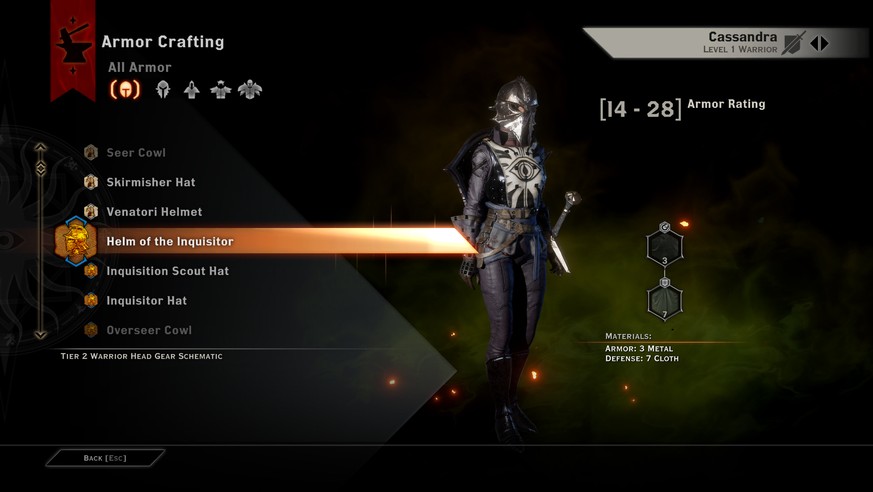This screenshot has width=873, height=492.
Task: Select the 3 Metal armor material slot
Action: click(x=665, y=246)
